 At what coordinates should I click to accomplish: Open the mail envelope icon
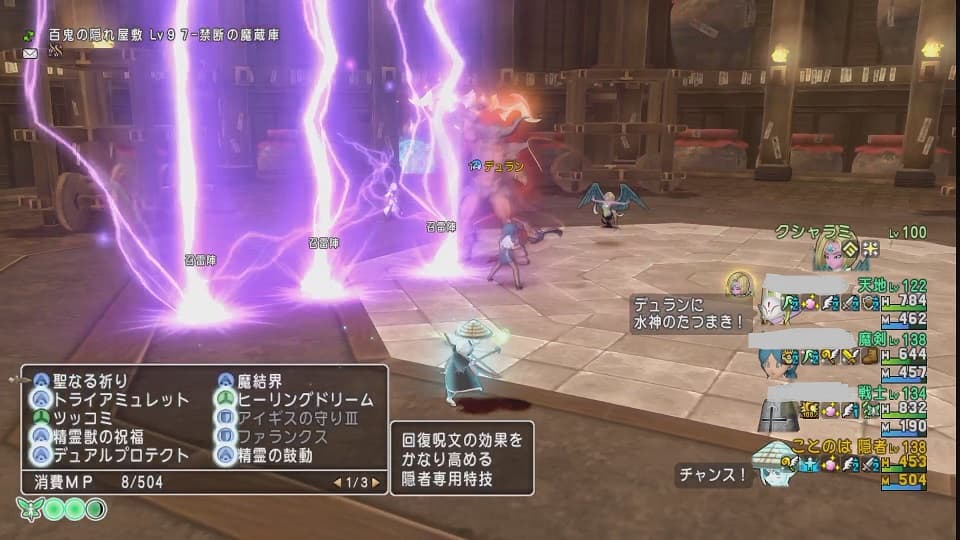pos(30,52)
